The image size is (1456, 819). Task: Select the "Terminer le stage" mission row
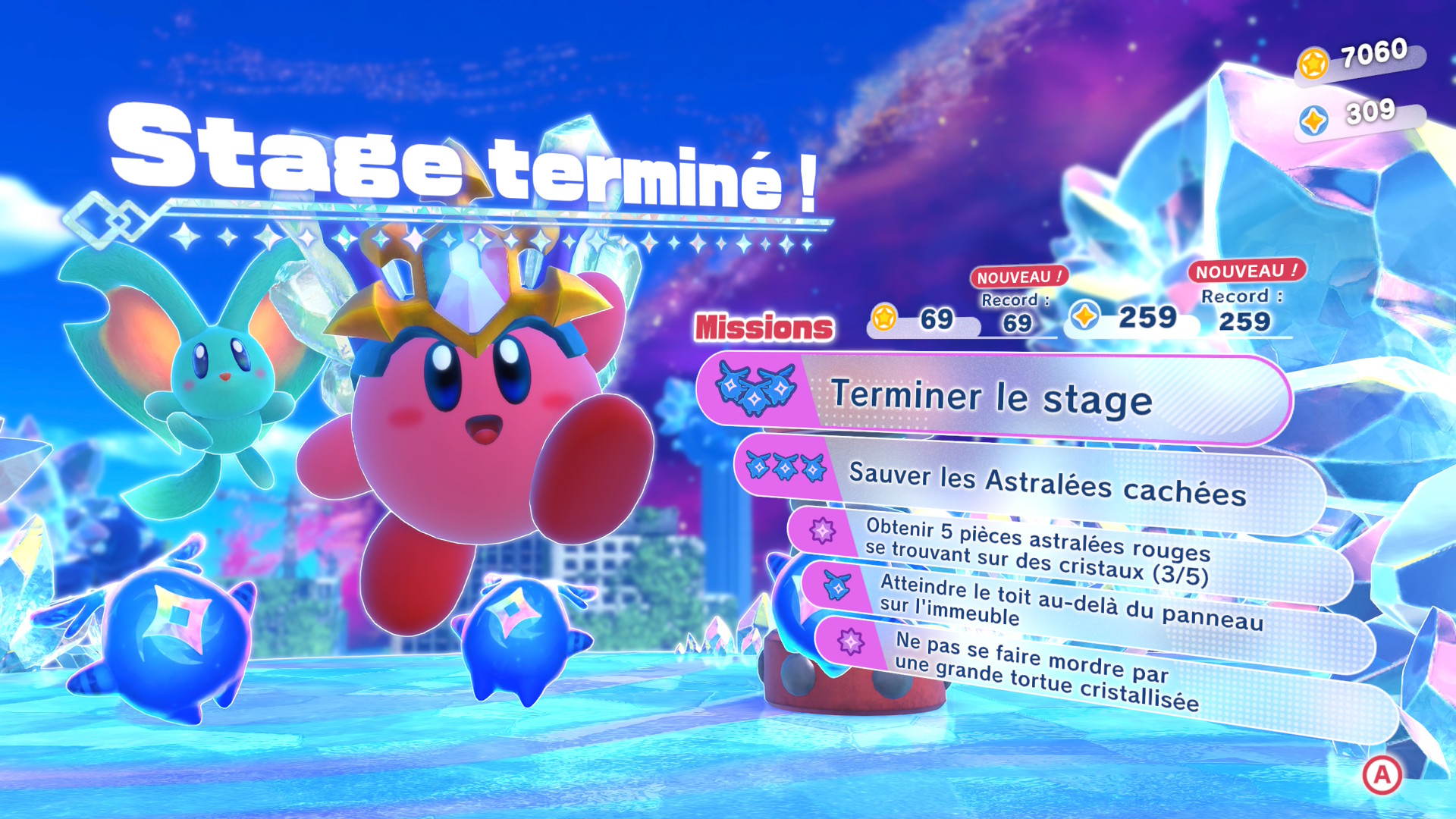993,397
